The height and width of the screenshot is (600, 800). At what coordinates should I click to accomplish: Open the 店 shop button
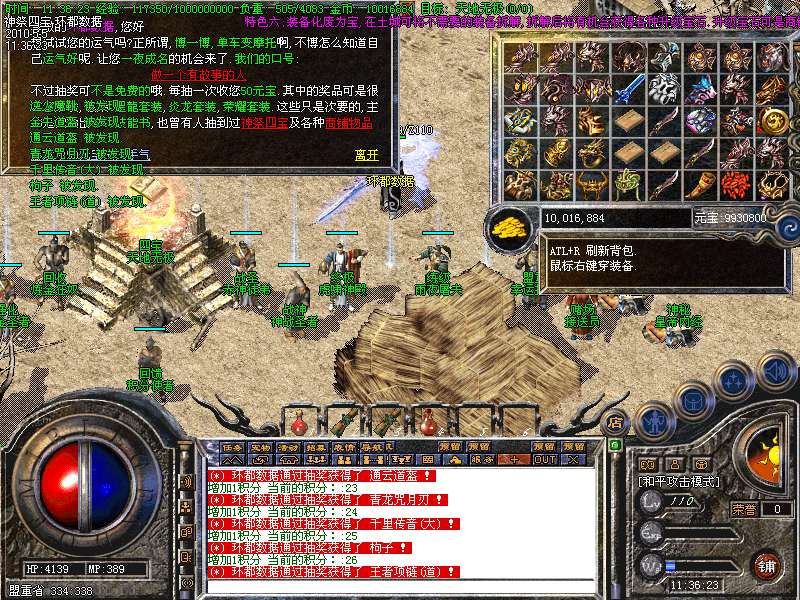pyautogui.click(x=616, y=421)
